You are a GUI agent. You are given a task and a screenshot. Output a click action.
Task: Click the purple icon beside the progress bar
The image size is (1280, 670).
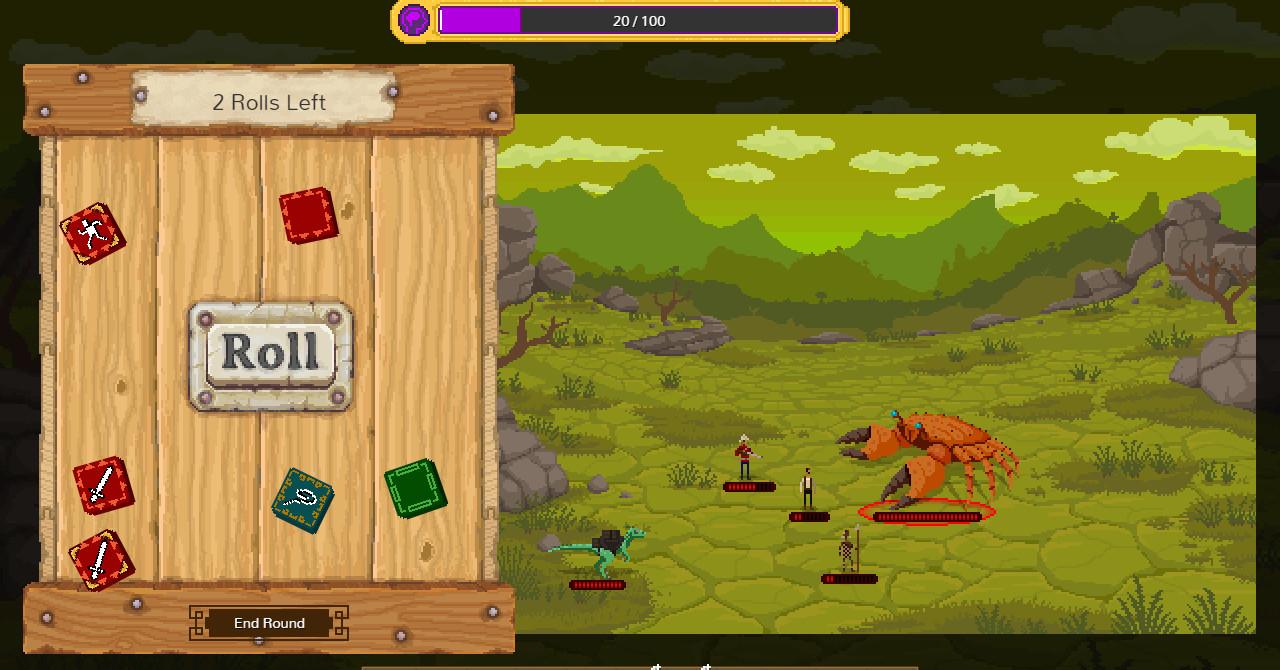(x=414, y=20)
